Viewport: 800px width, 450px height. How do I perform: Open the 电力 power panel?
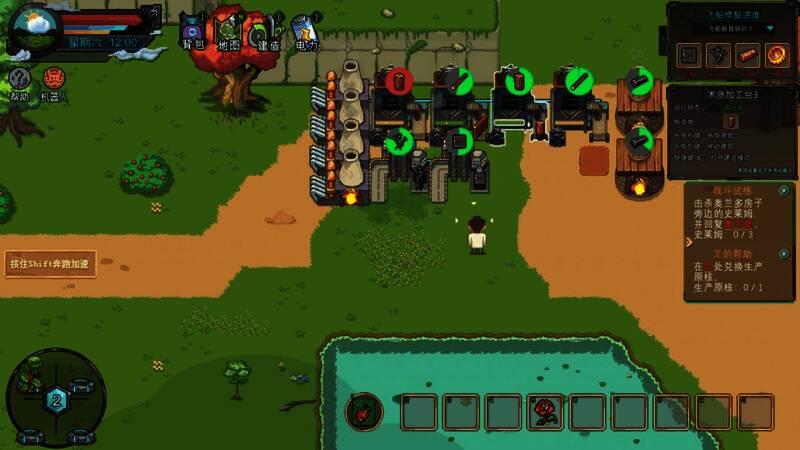coord(306,31)
